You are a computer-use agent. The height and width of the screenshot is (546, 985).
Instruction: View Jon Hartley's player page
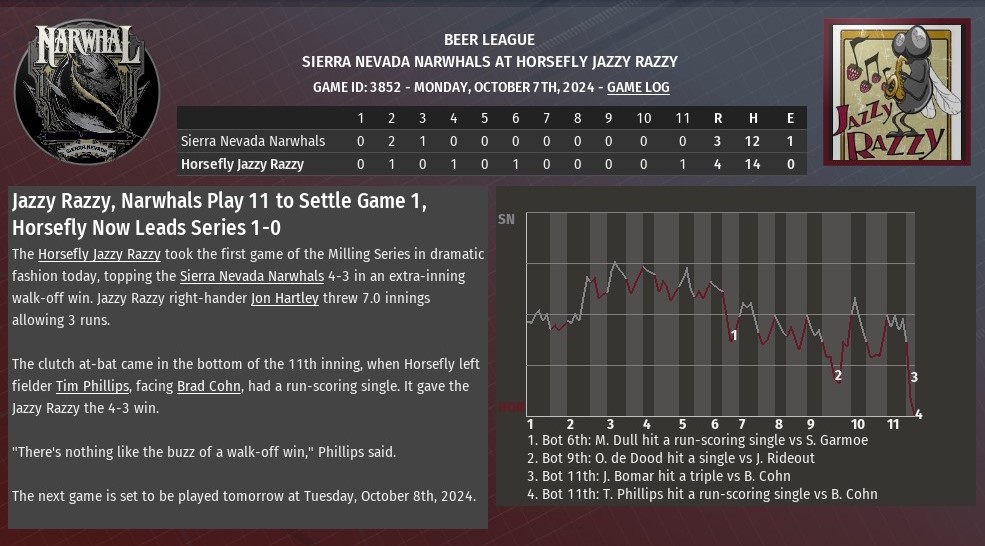(x=285, y=298)
